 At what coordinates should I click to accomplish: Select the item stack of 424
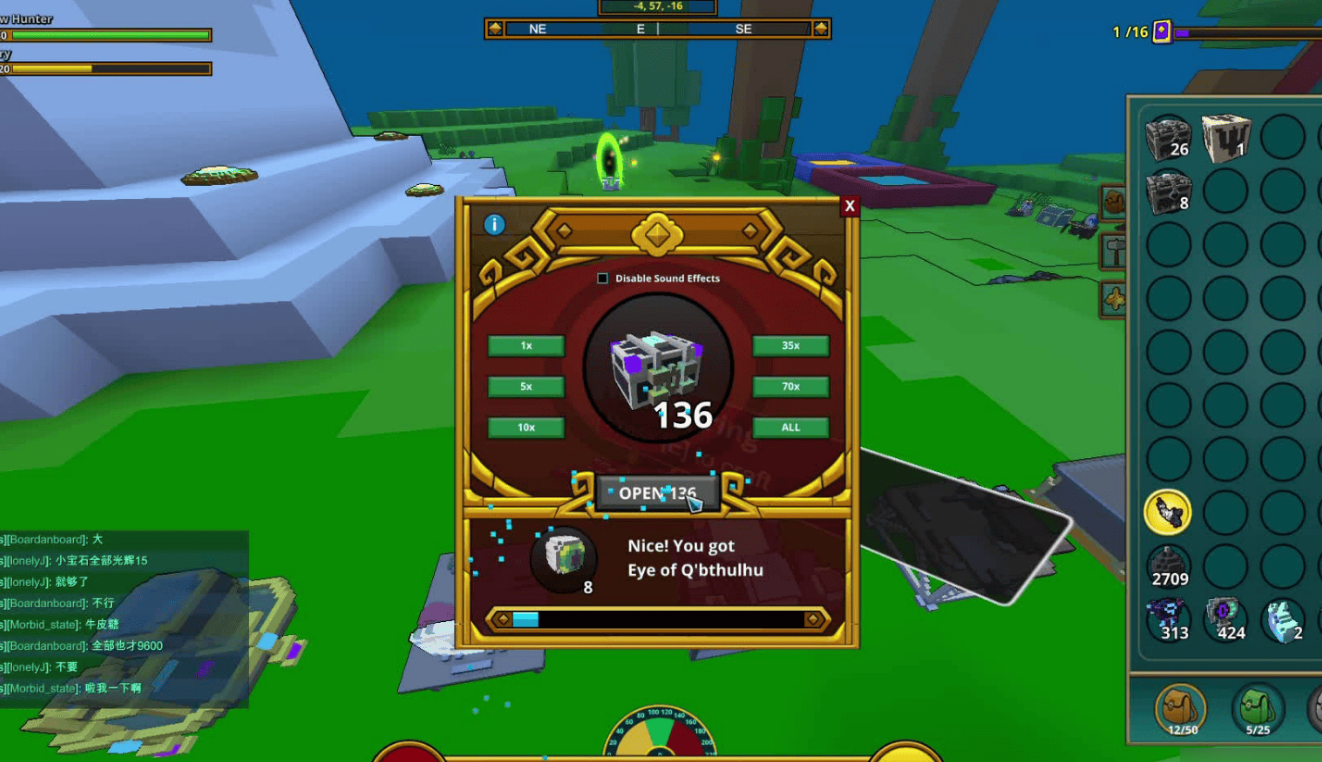click(x=1225, y=620)
